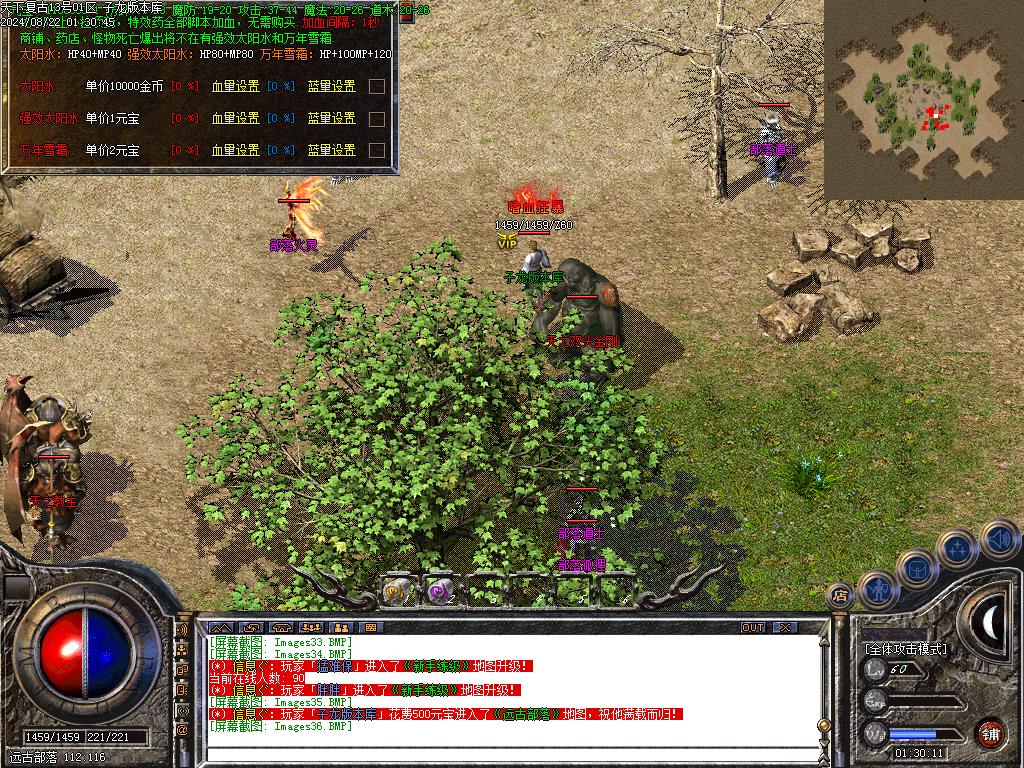Open the skills sparkle round button
This screenshot has height=768, width=1024.
point(957,549)
